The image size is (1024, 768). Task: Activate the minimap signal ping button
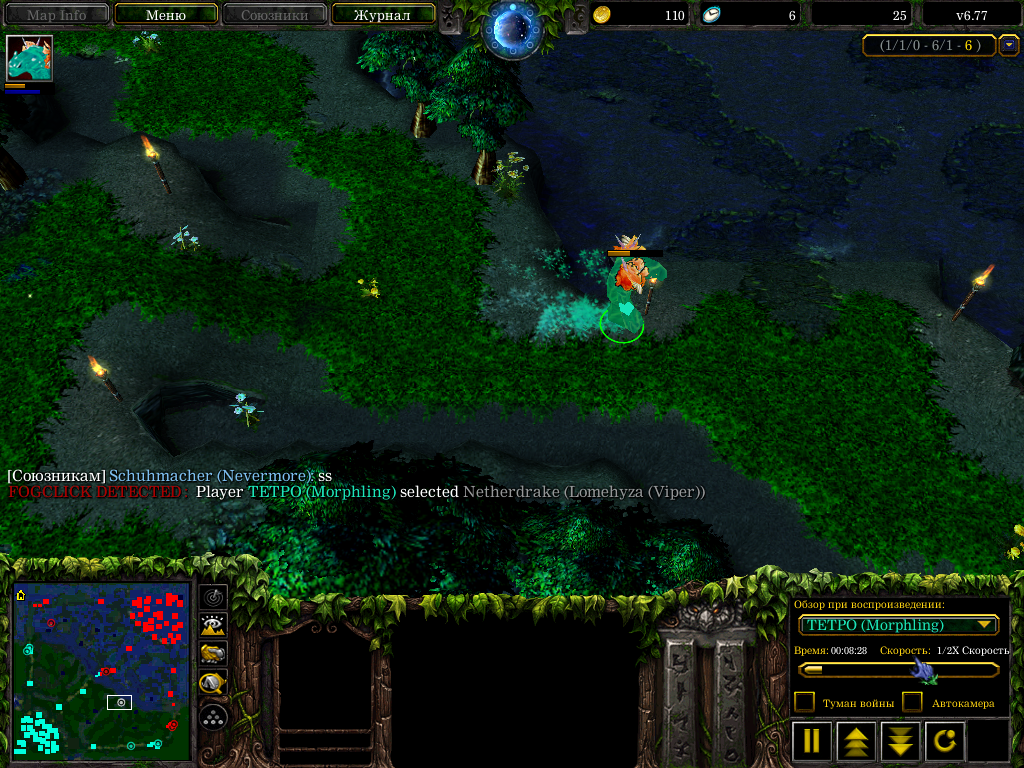click(x=213, y=597)
